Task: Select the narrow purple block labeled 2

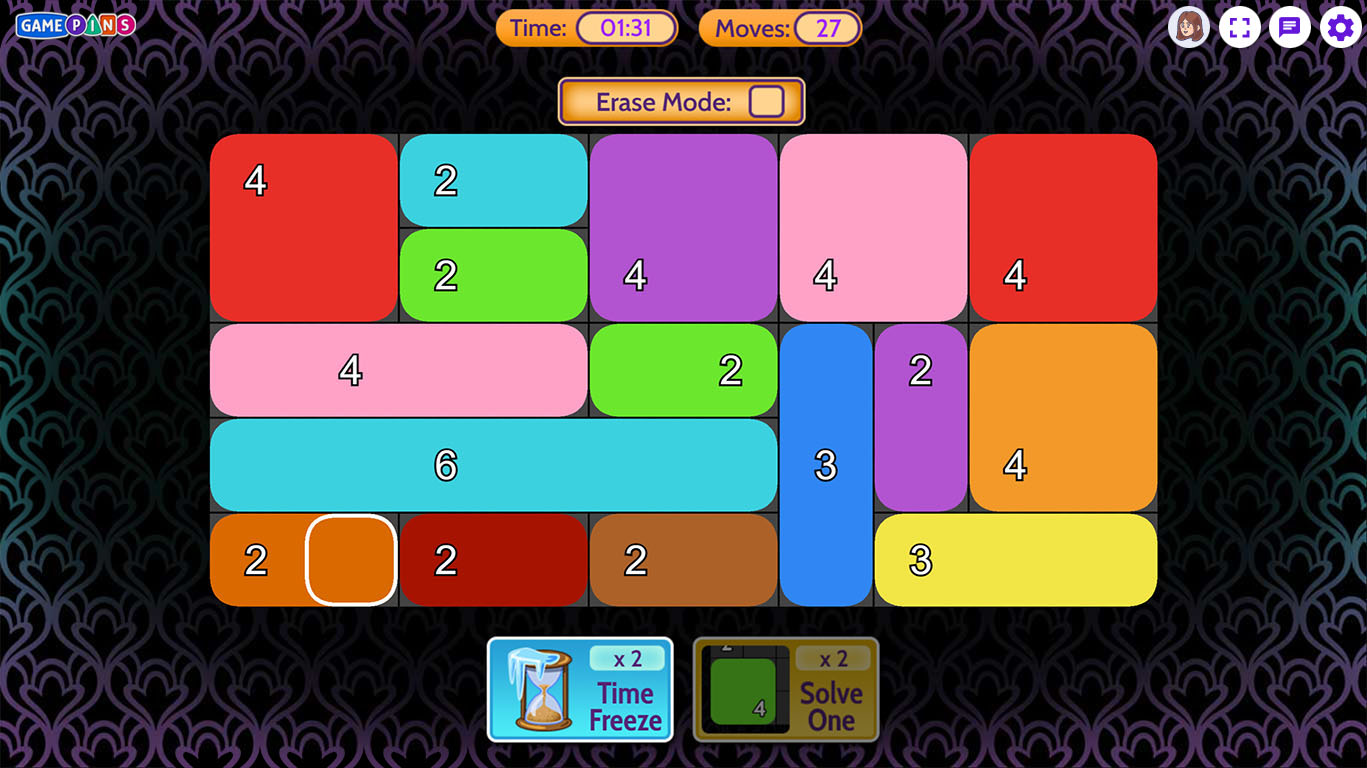Action: point(920,417)
